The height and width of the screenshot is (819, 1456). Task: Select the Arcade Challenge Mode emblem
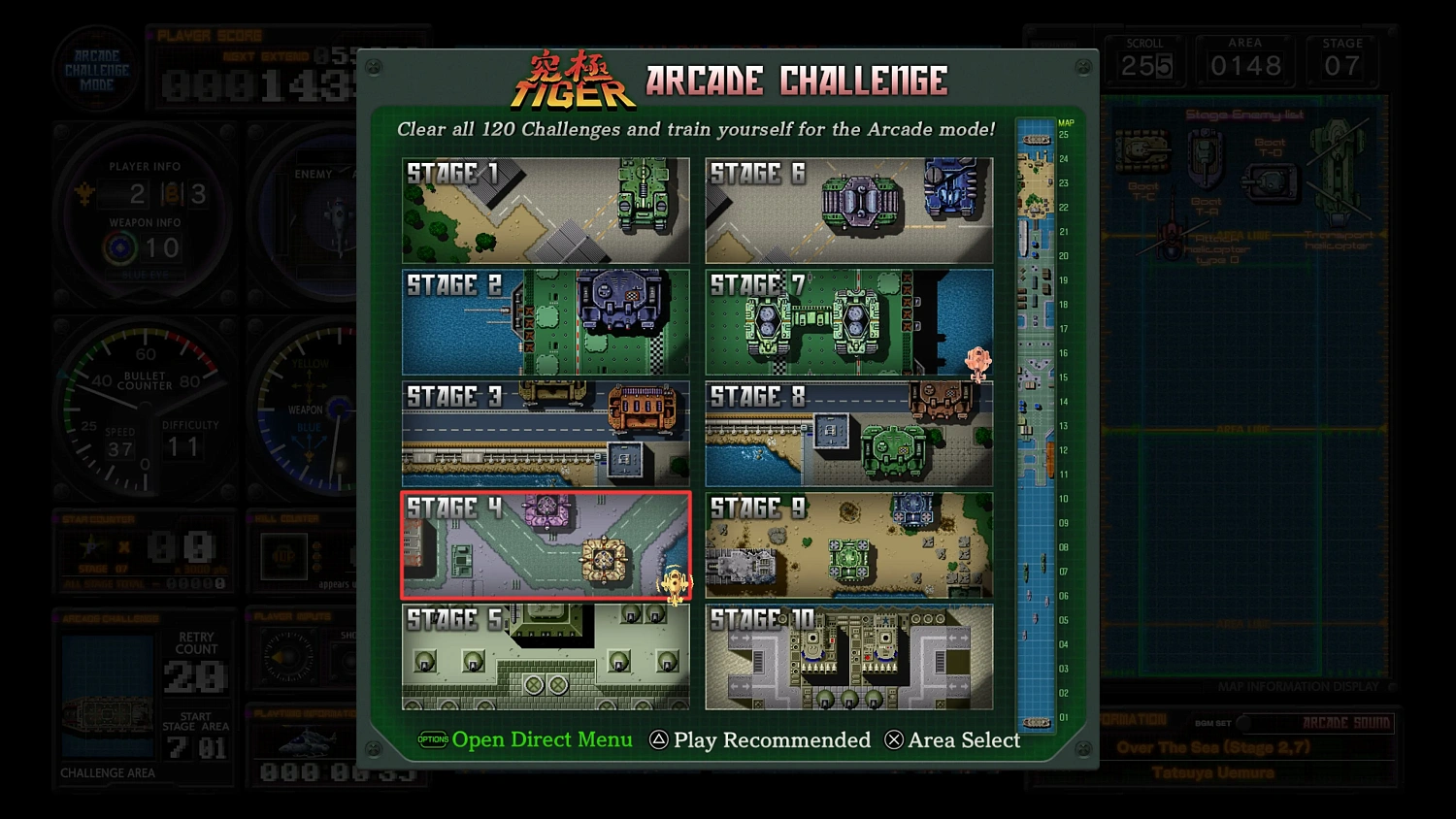[x=97, y=66]
